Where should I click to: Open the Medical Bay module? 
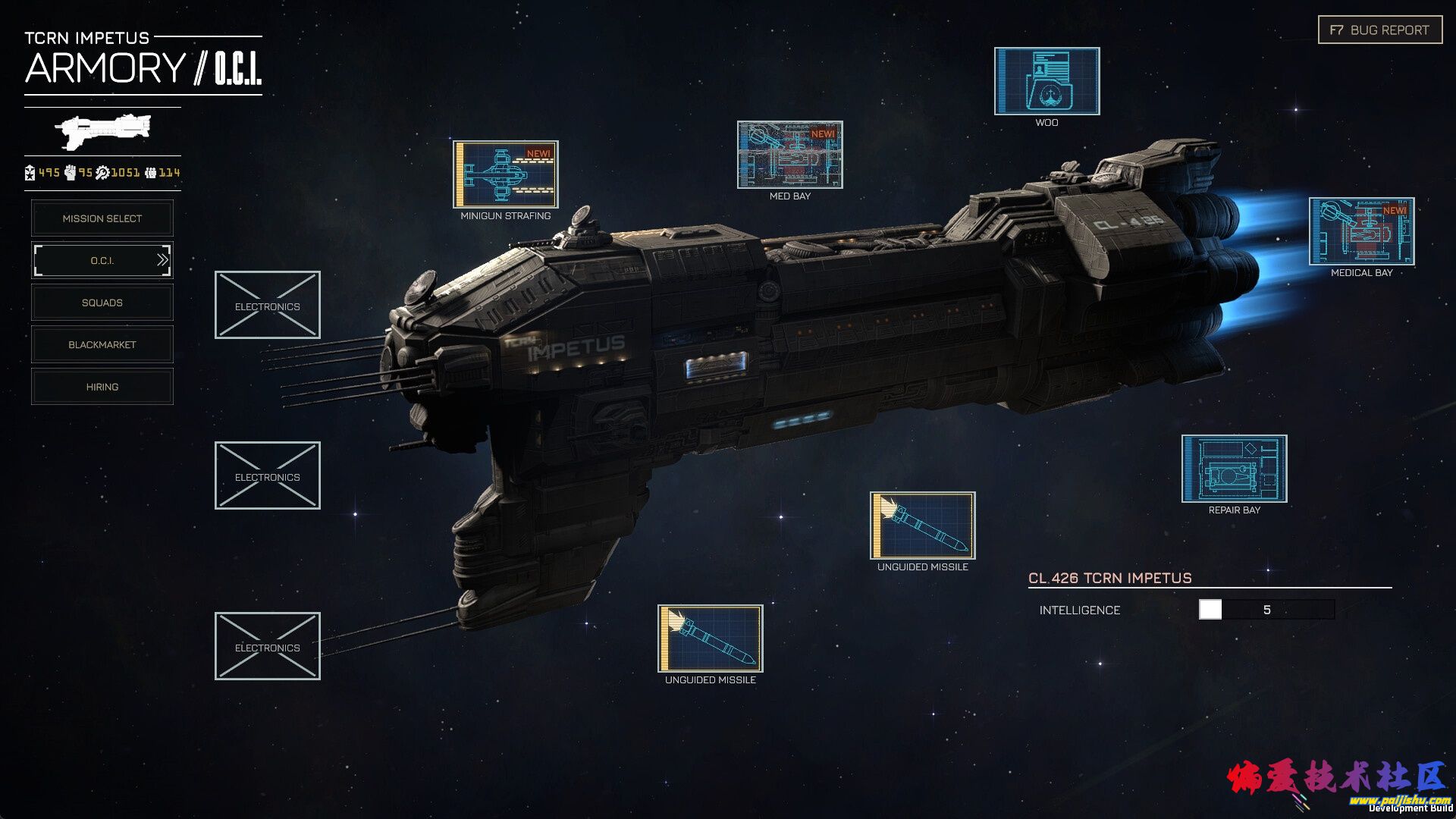pos(1361,231)
